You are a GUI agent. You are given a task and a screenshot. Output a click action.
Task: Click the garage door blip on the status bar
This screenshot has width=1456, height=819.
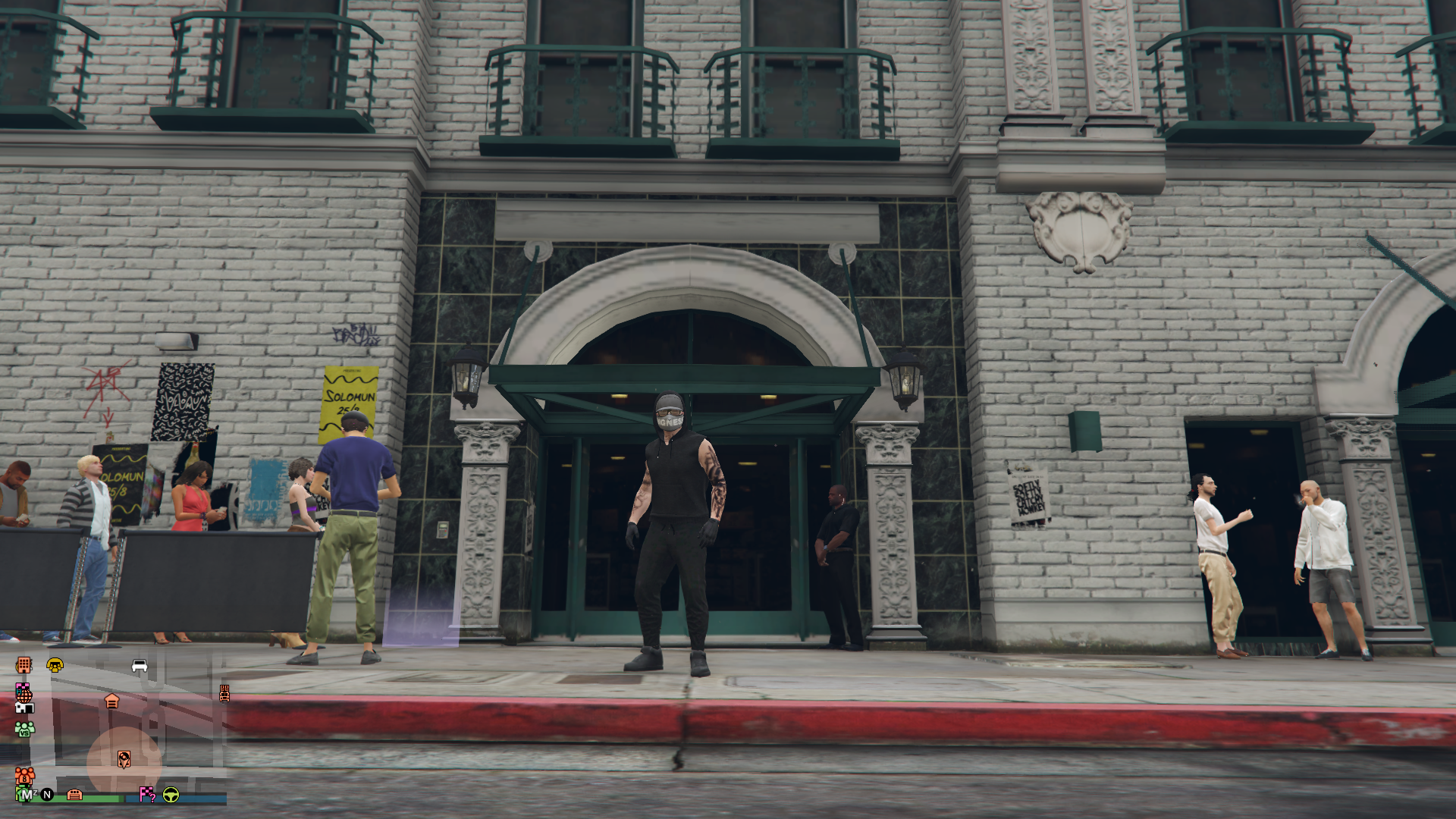[74, 795]
